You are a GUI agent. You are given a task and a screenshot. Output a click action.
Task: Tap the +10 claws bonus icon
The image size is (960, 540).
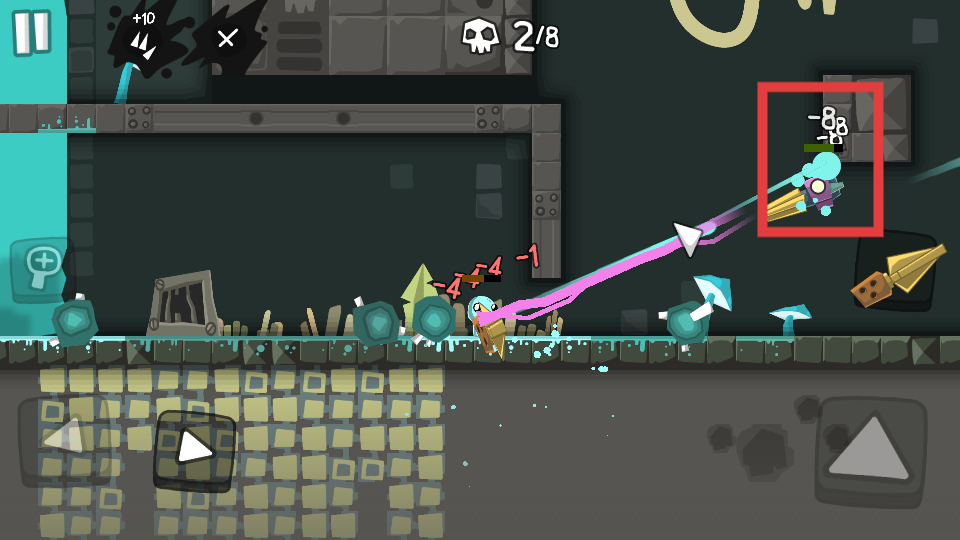click(x=145, y=38)
